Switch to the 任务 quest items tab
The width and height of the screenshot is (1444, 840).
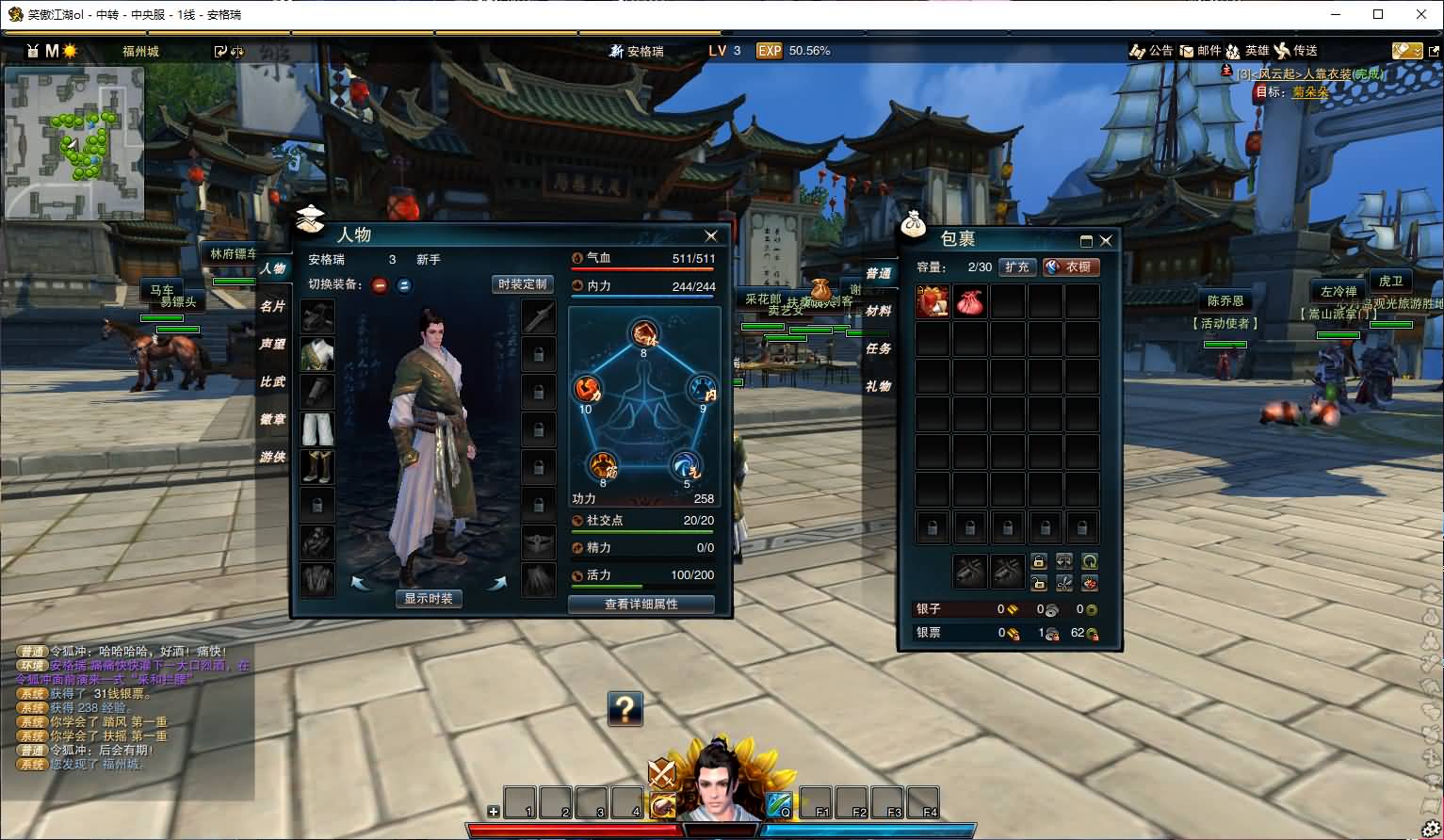coord(878,348)
